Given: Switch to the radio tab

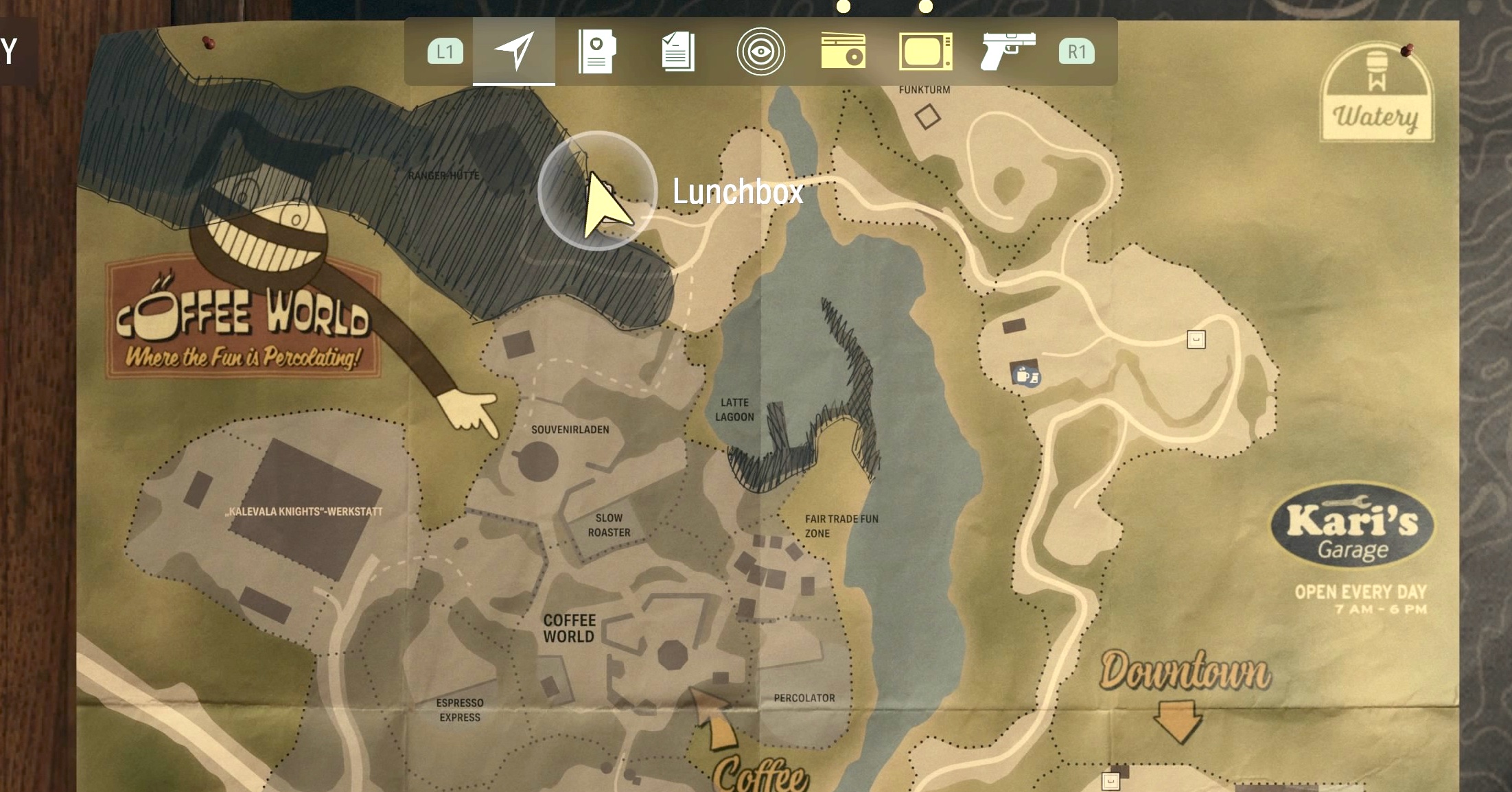Looking at the screenshot, I should pos(843,53).
